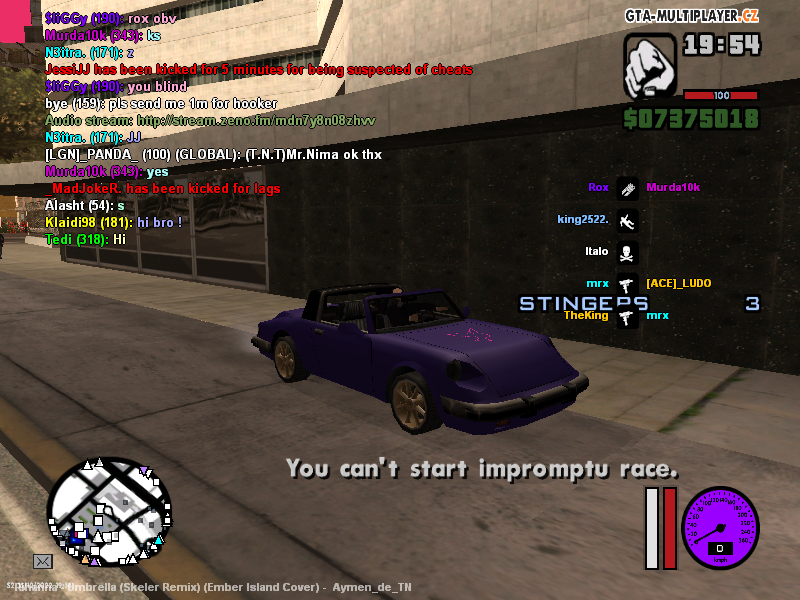Click the GTA-MULTIPLAYER.CZ server logo
Viewport: 800px width, 600px height.
[692, 16]
